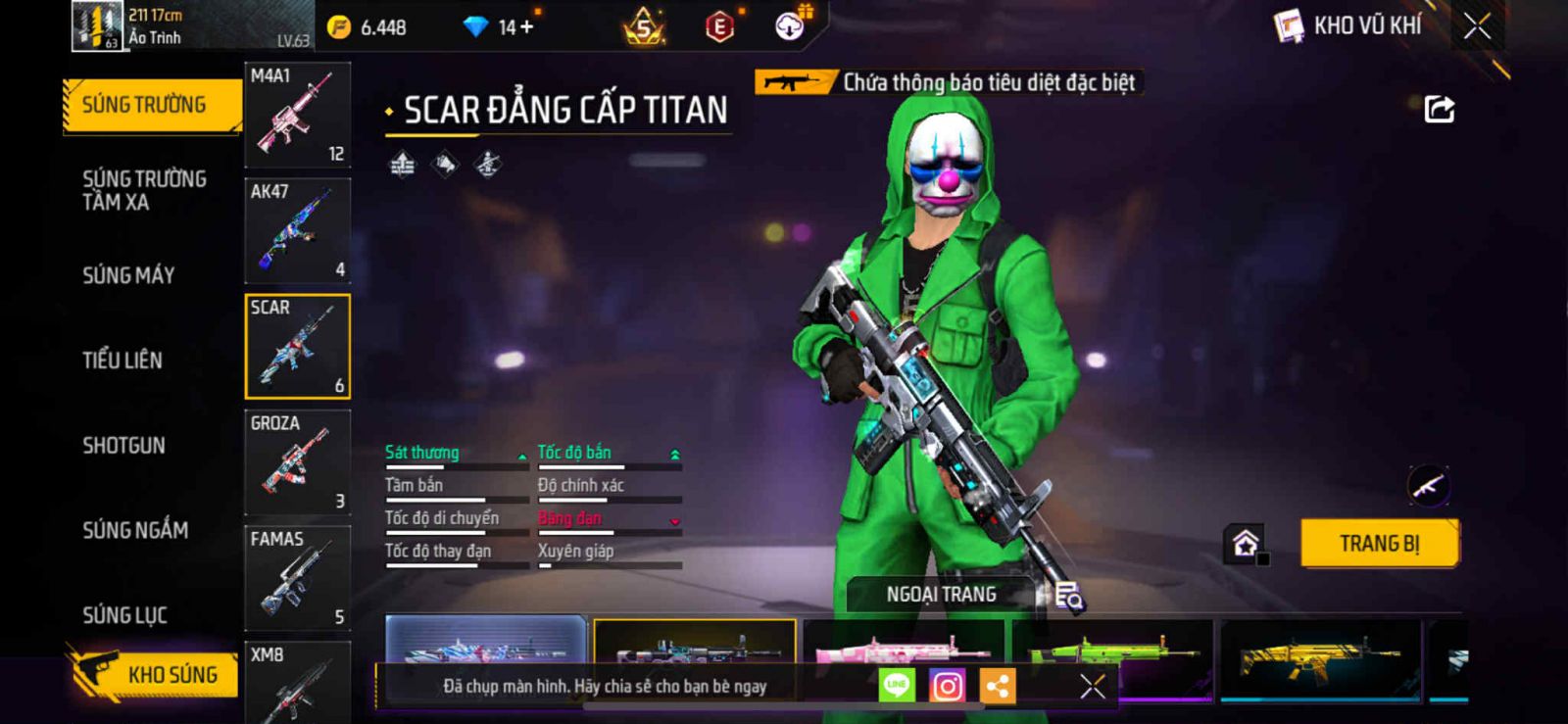The image size is (1568, 724).
Task: Open the SÚNG LỤC category
Action: [x=124, y=615]
